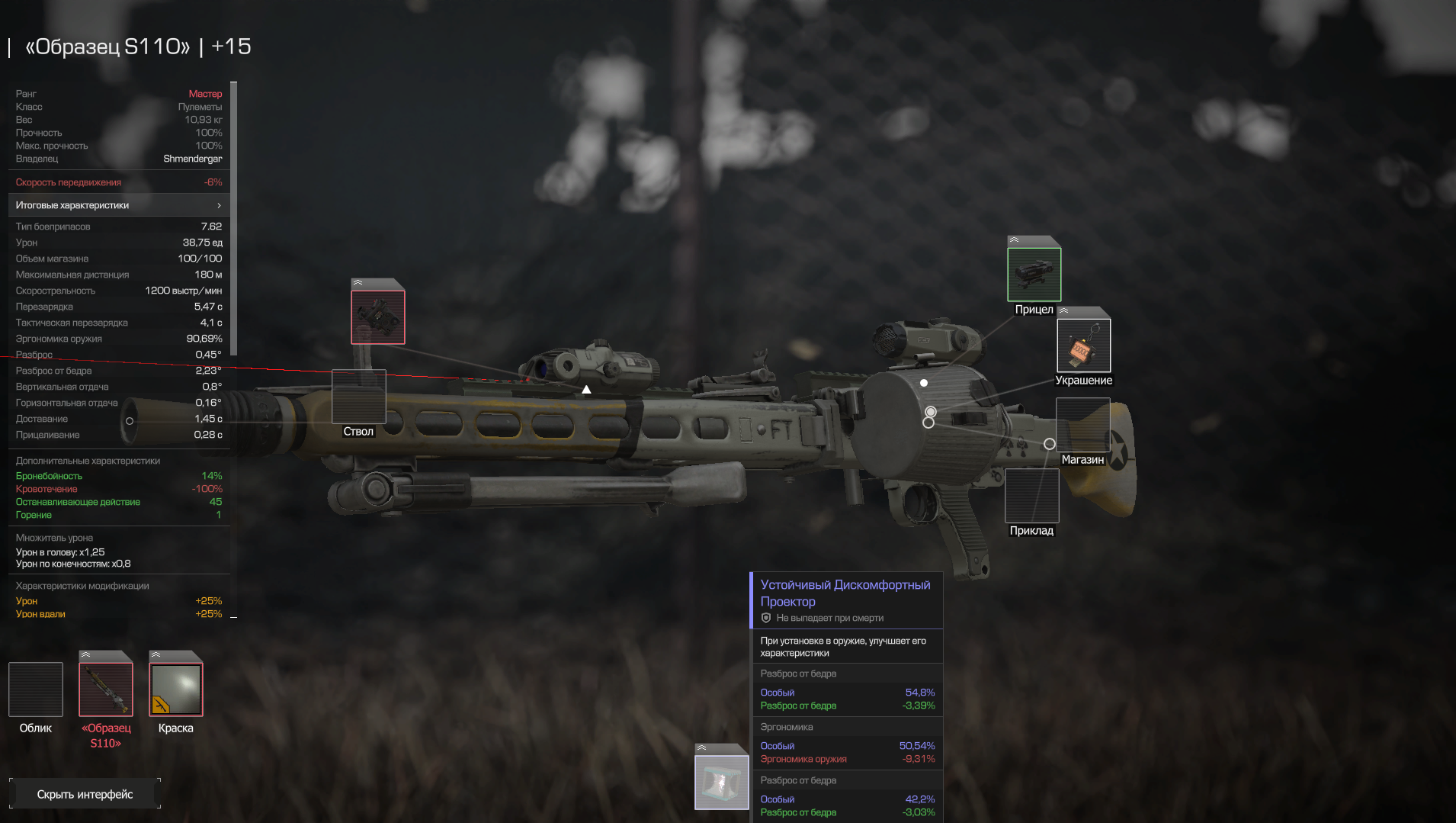Select the empty Облик skin slot

point(36,690)
